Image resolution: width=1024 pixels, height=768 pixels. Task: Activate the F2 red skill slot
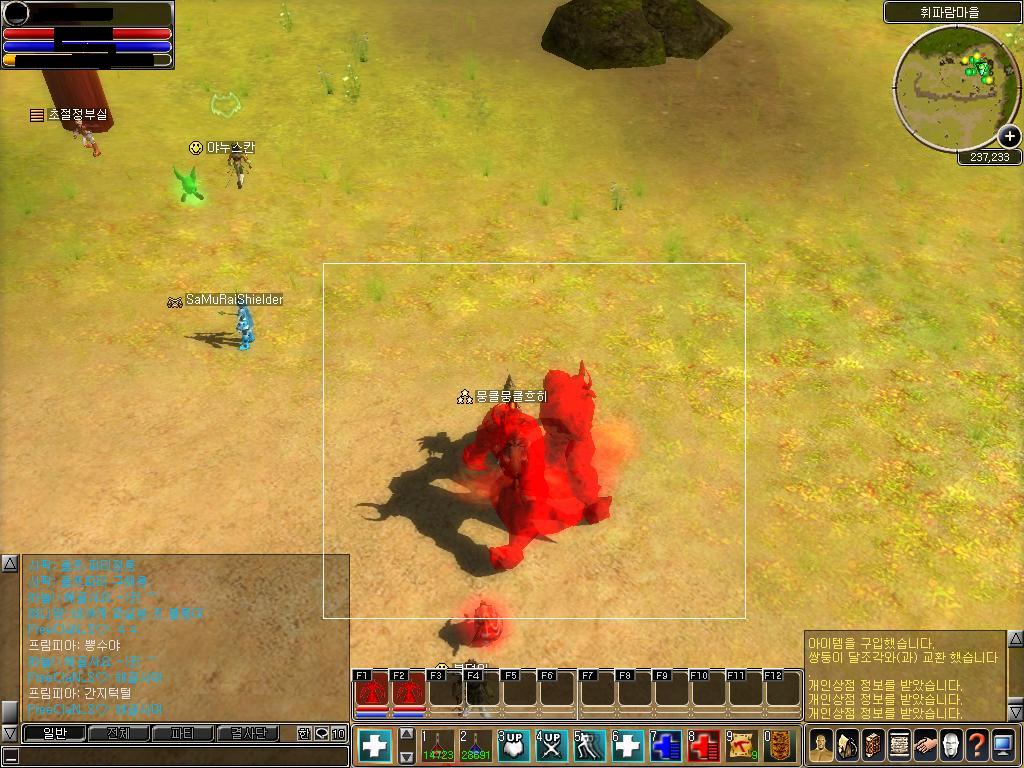click(408, 690)
